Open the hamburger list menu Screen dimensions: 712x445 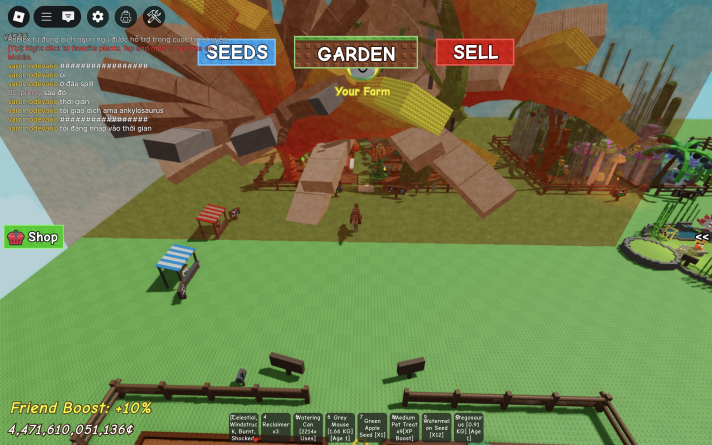click(46, 16)
